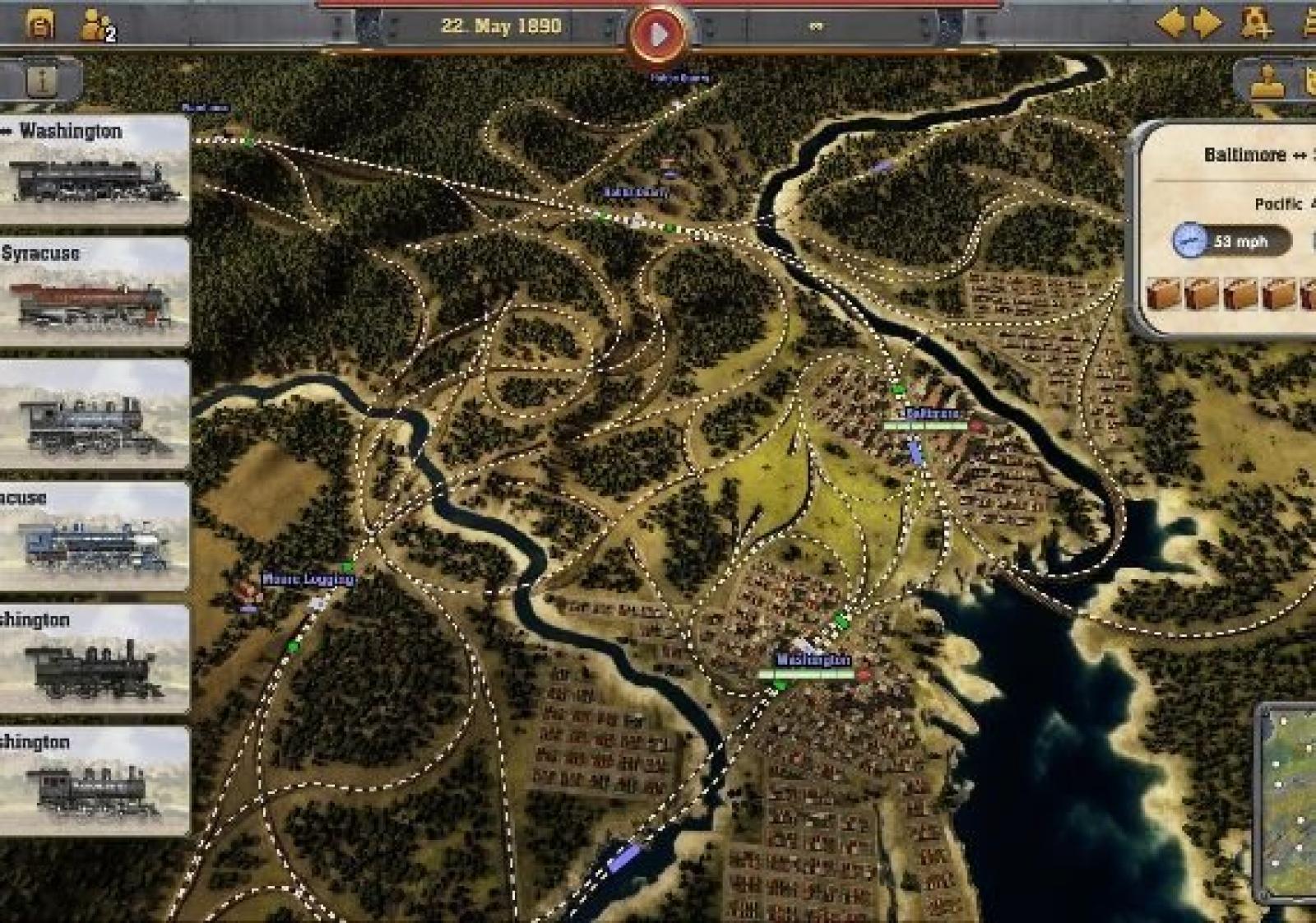Image resolution: width=1316 pixels, height=923 pixels.
Task: Select the Washington train card with black locomotive
Action: pos(94,170)
